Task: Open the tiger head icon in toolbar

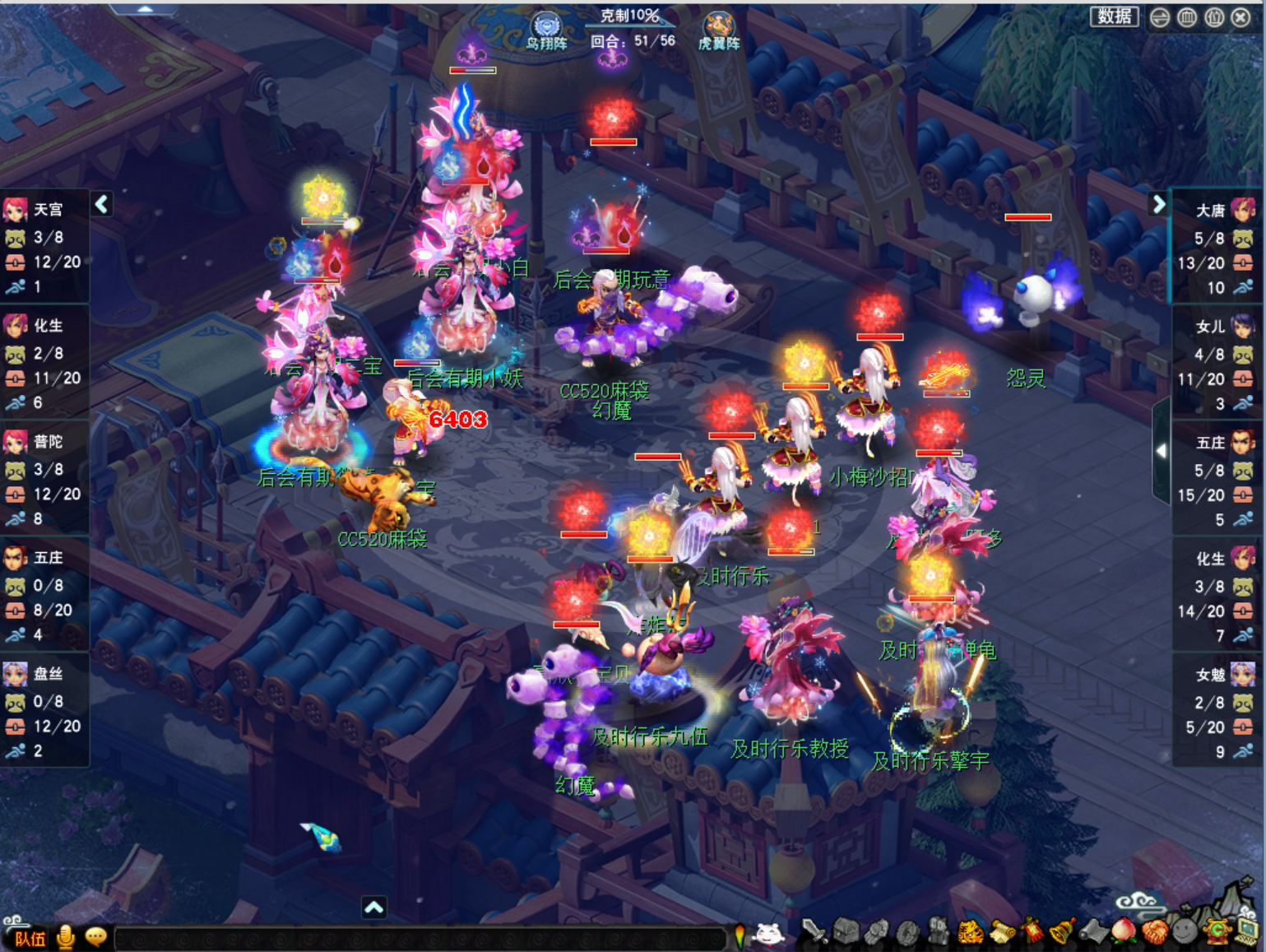Action: click(x=972, y=932)
